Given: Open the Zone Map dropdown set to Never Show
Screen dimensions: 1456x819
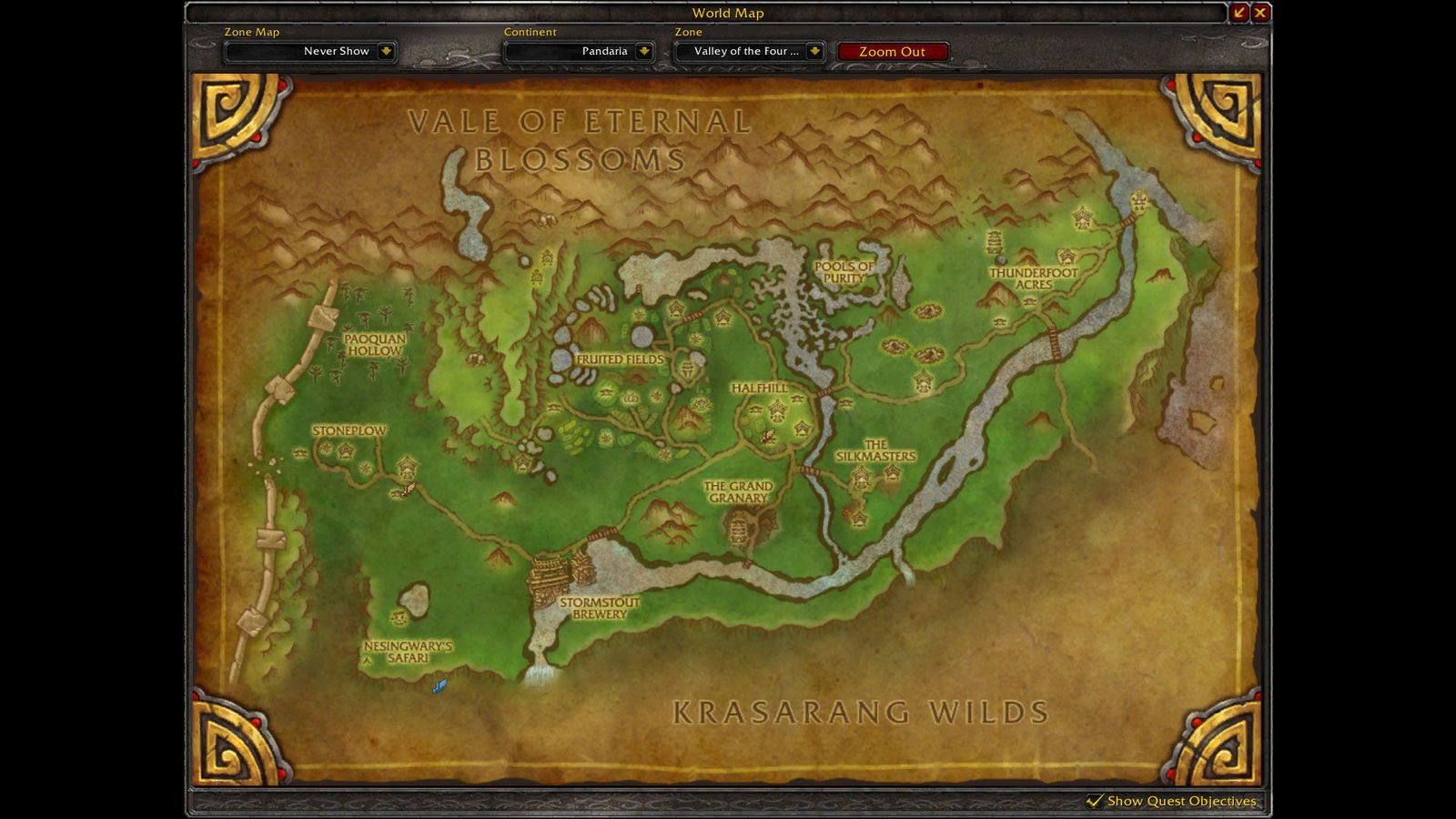Looking at the screenshot, I should 309,52.
